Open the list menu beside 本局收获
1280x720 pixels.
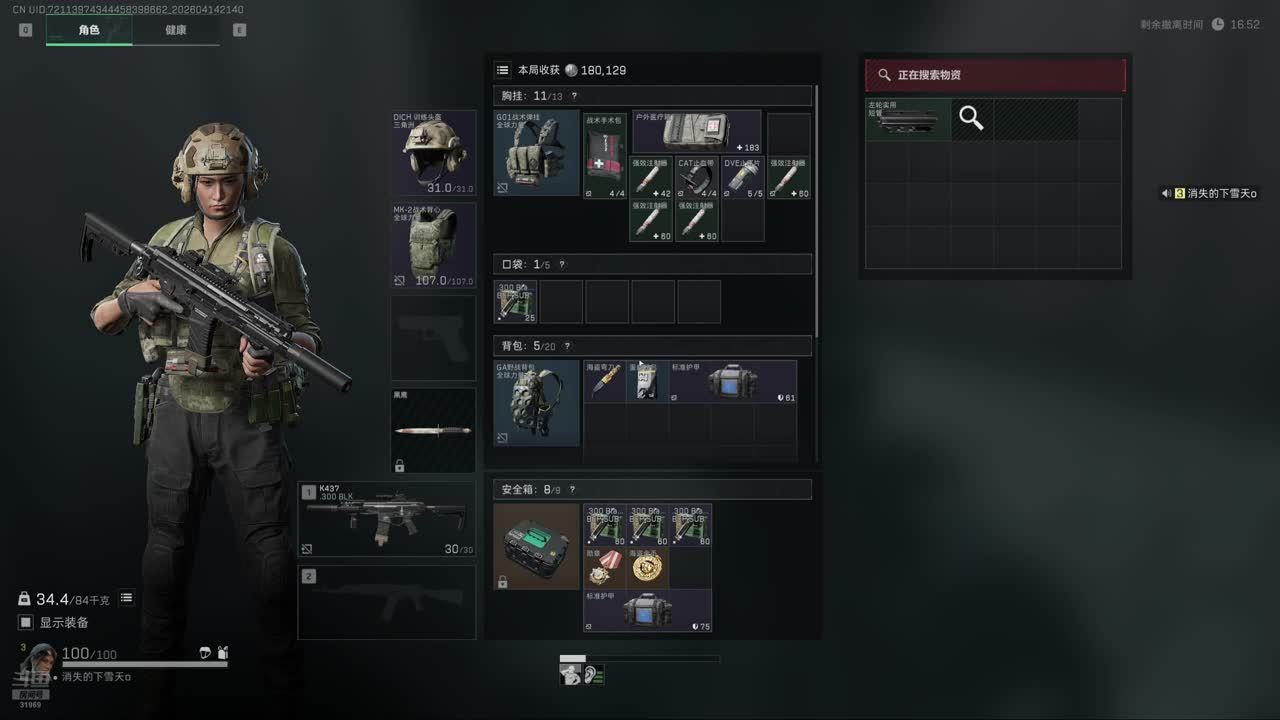coord(503,70)
